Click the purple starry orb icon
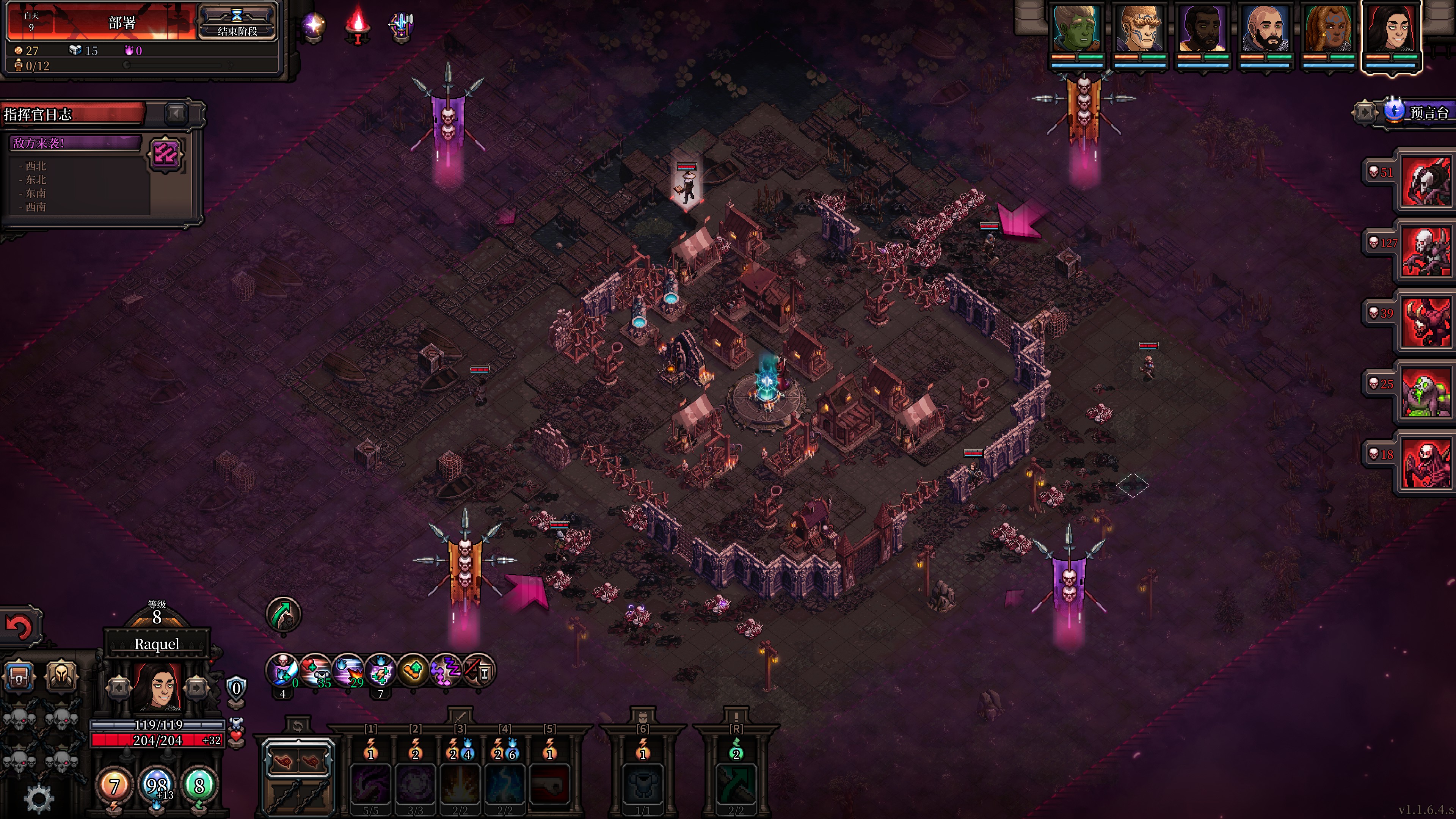This screenshot has height=819, width=1456. tap(314, 25)
